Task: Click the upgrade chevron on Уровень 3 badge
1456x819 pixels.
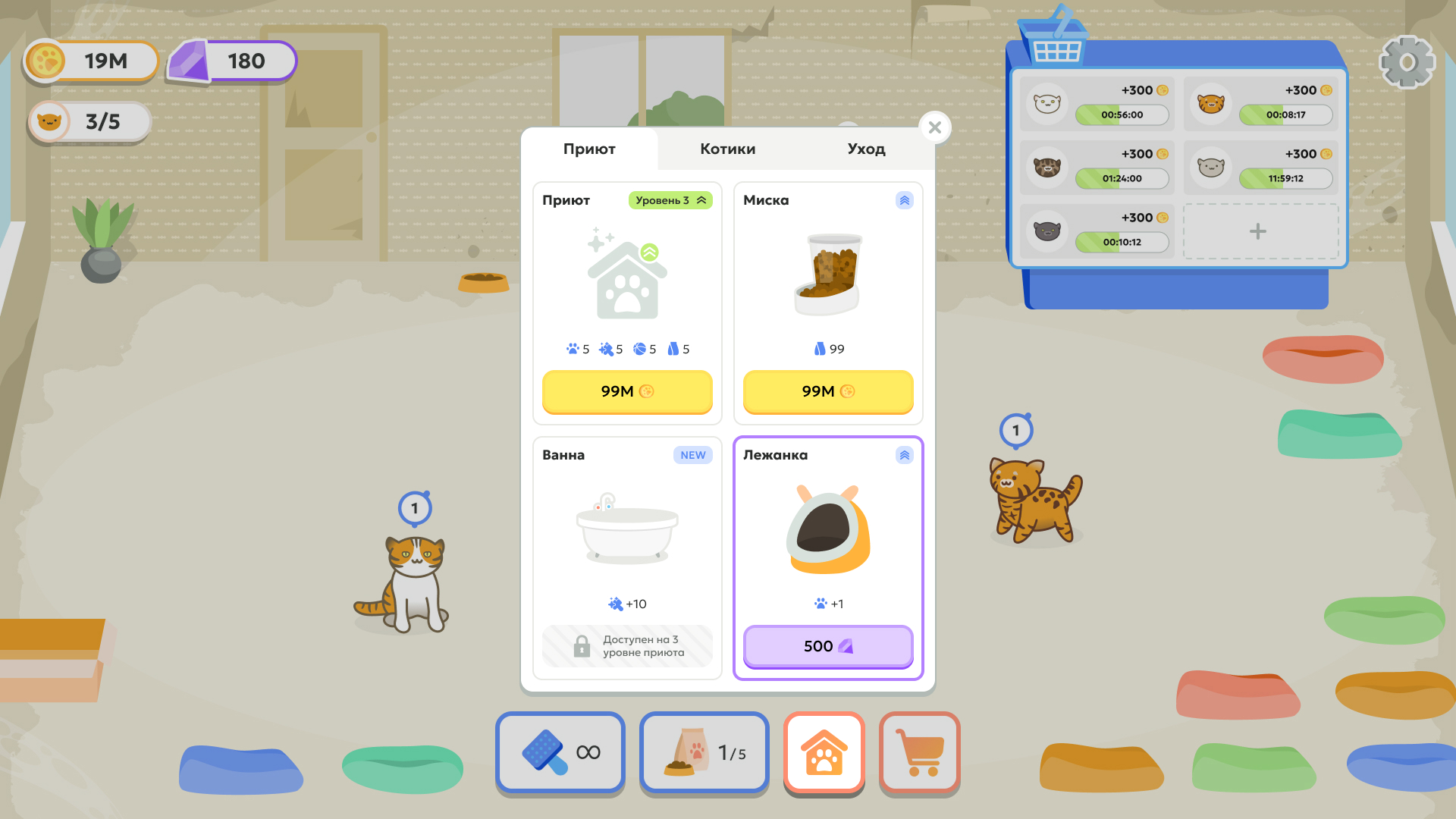Action: click(702, 200)
